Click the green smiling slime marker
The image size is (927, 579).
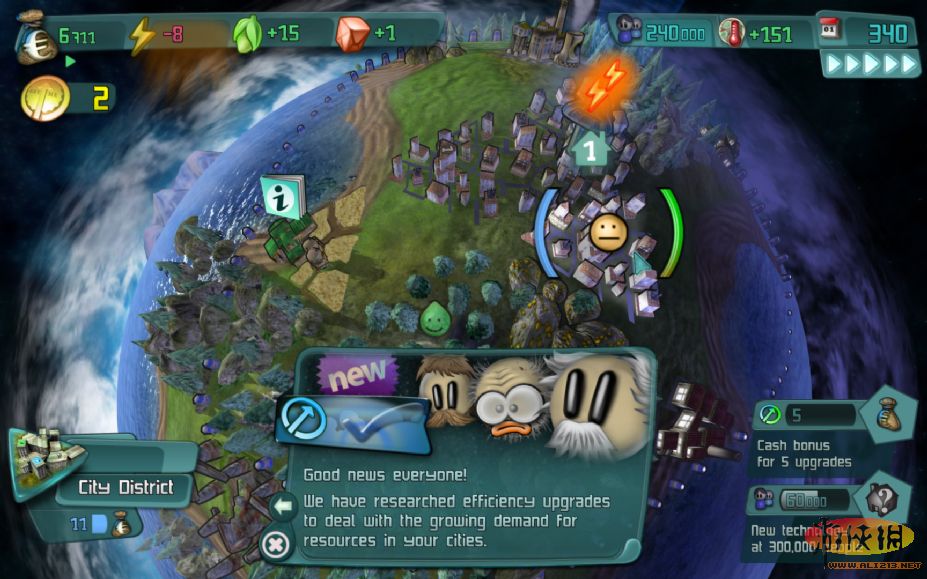click(x=435, y=319)
